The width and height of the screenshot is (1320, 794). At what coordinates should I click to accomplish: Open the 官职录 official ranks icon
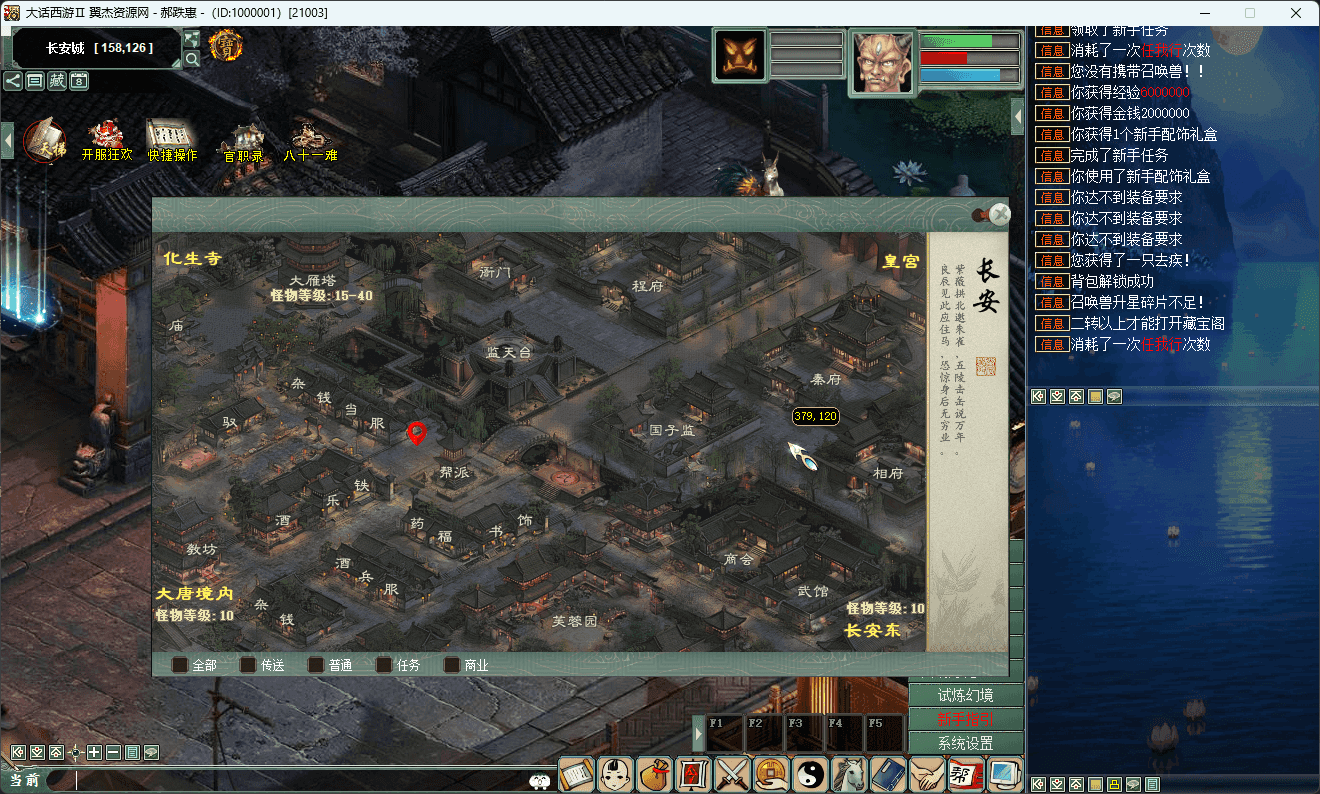(244, 139)
